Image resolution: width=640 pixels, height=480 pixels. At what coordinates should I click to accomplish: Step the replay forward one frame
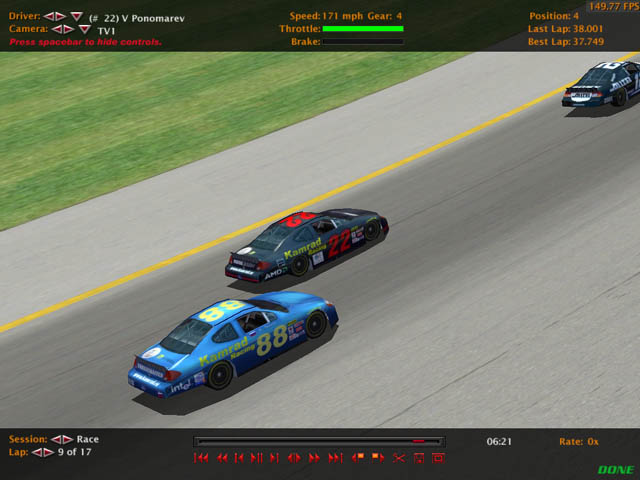point(275,458)
